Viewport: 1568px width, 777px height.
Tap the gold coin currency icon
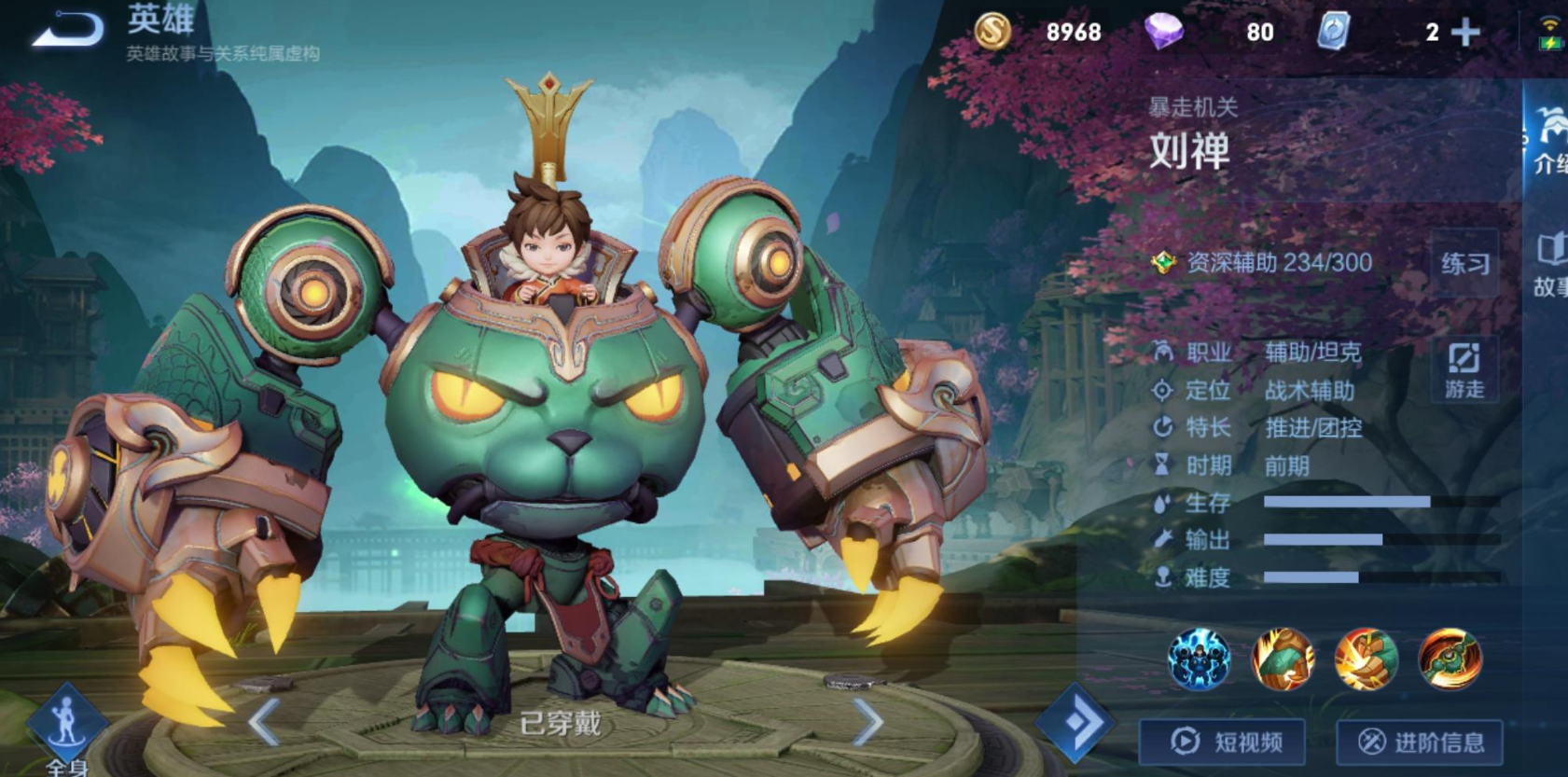[x=992, y=32]
